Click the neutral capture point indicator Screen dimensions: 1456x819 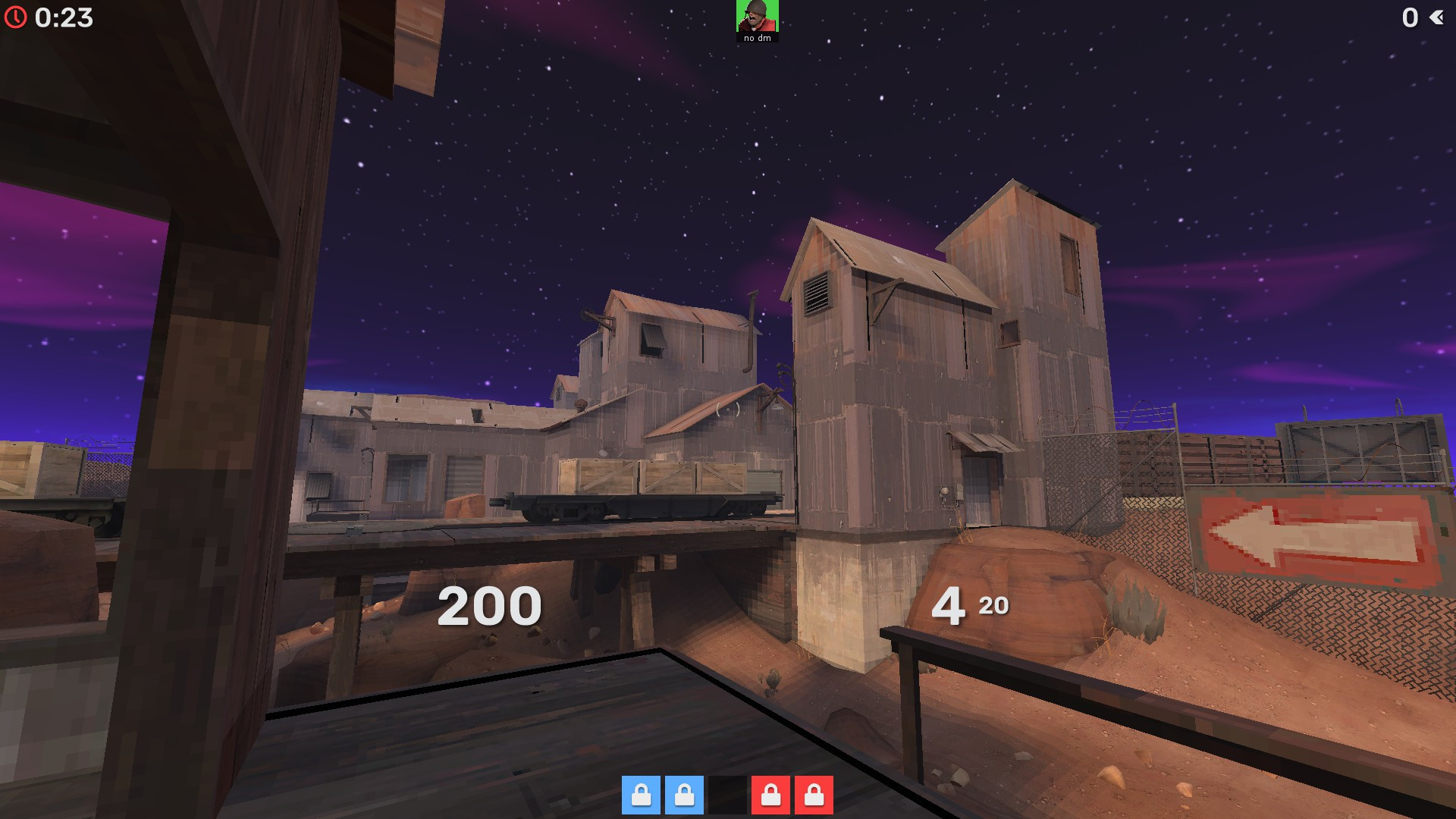(727, 798)
